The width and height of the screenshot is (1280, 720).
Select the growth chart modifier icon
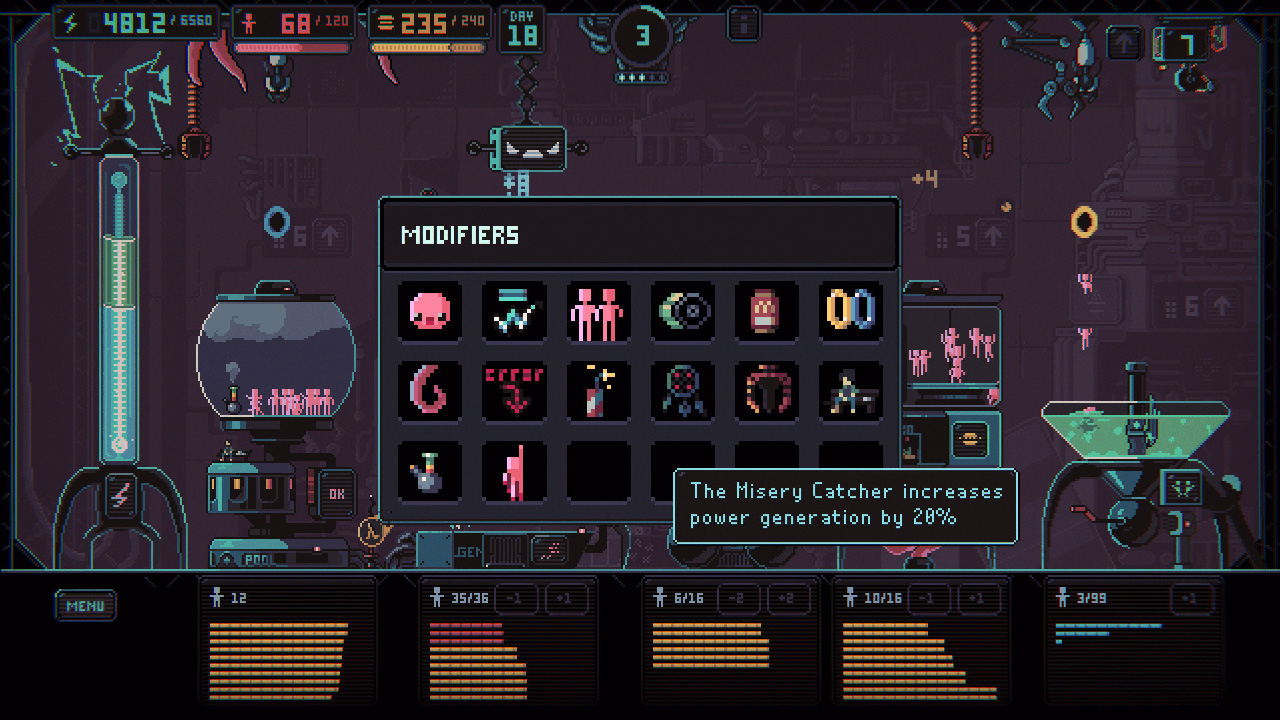[514, 311]
